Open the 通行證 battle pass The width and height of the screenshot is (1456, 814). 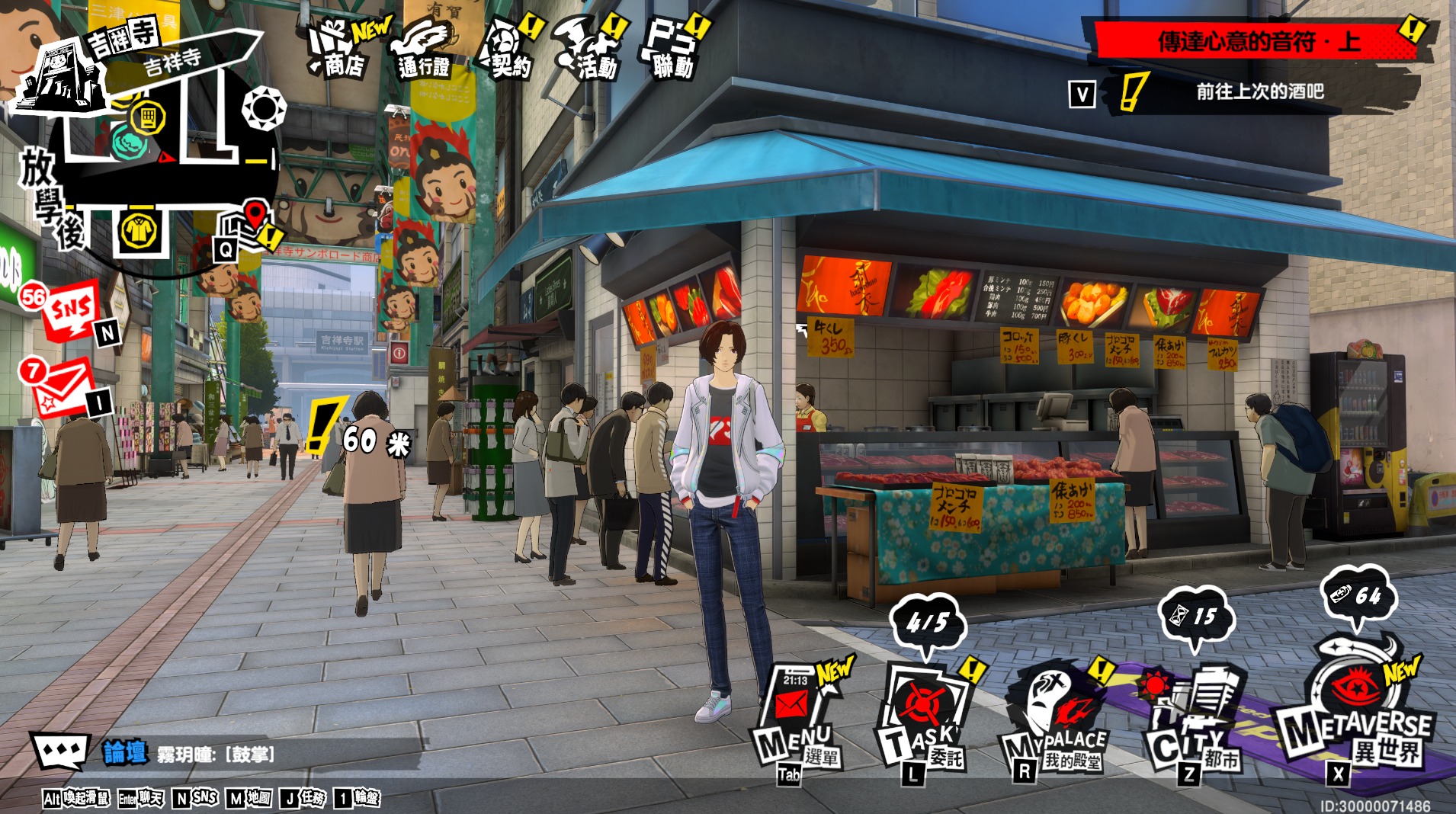[424, 50]
